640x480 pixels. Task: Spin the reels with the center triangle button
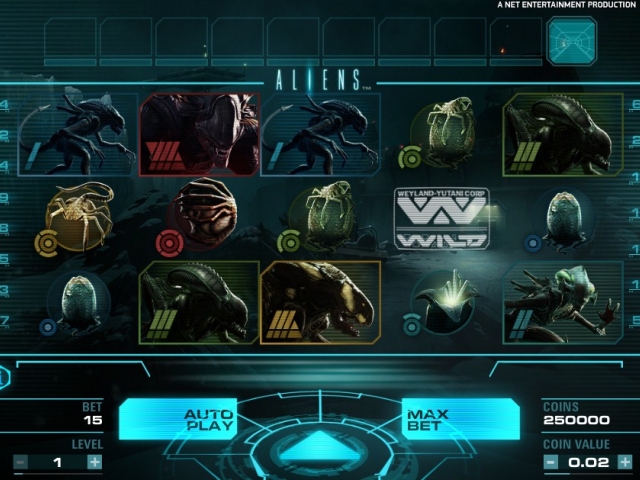[x=319, y=446]
